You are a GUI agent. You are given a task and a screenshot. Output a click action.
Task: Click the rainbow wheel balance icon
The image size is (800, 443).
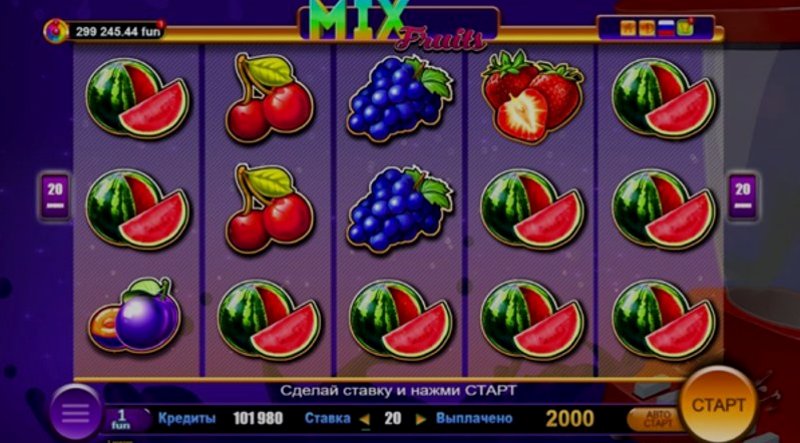pyautogui.click(x=56, y=31)
